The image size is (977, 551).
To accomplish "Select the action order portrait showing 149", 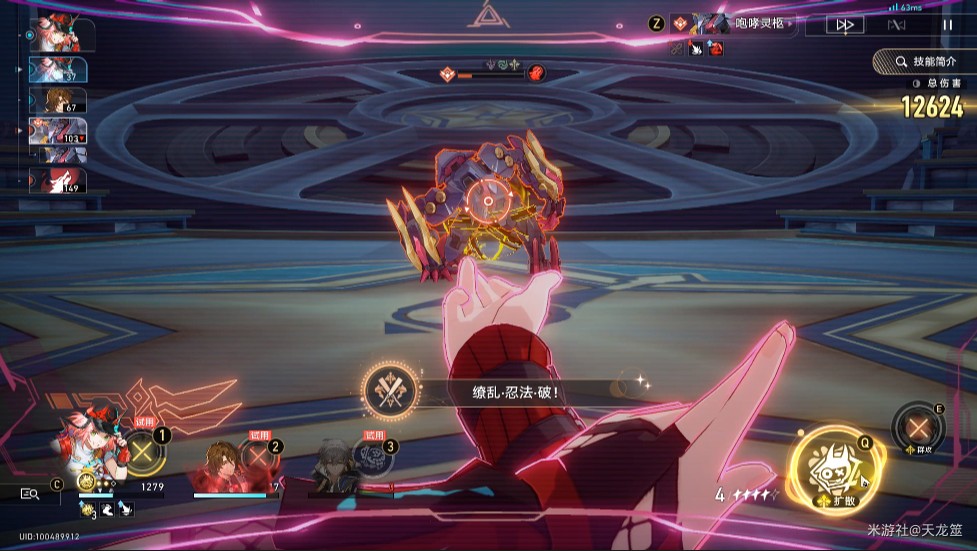I will (57, 181).
